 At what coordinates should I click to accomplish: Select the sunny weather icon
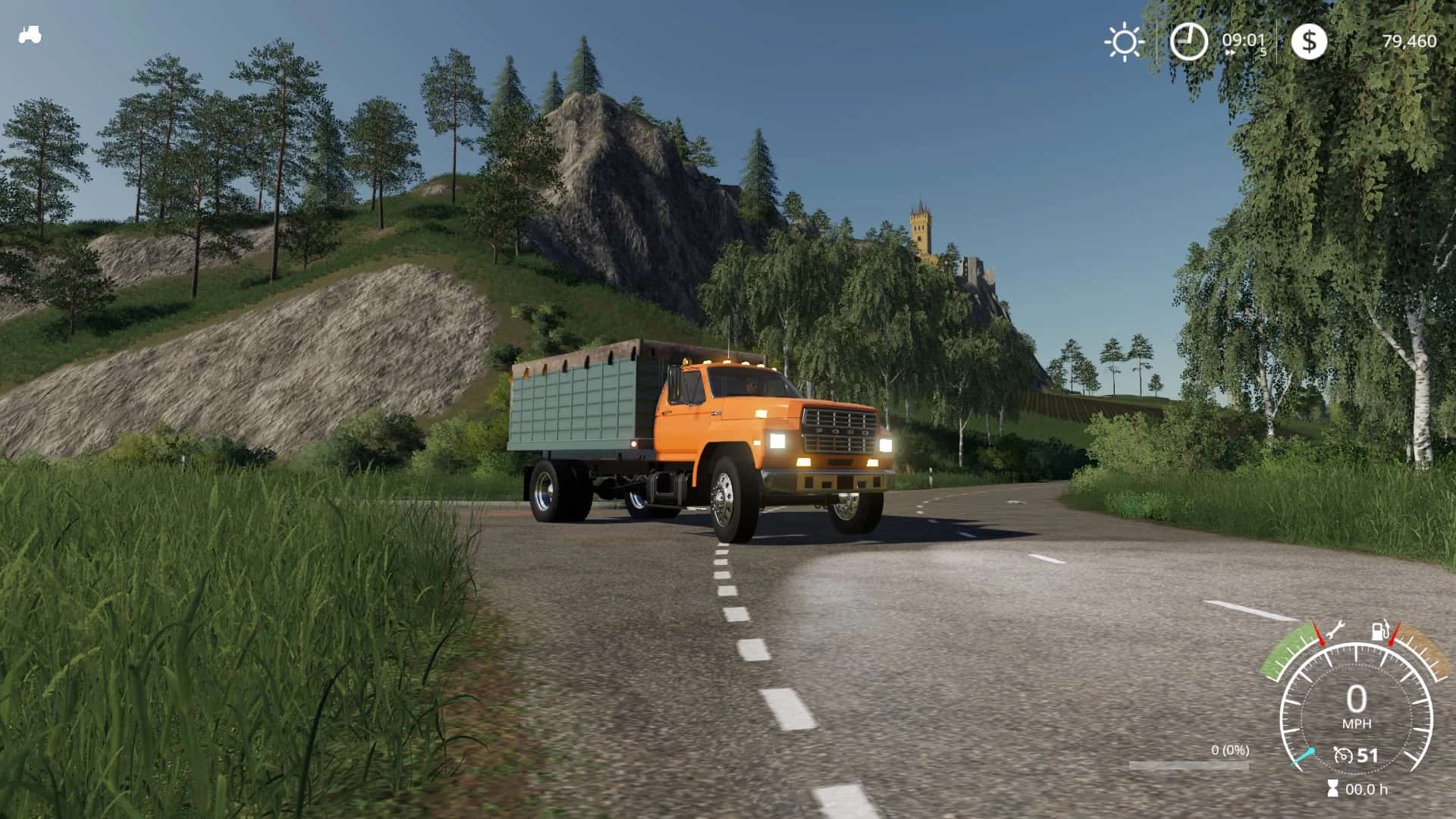(x=1124, y=41)
